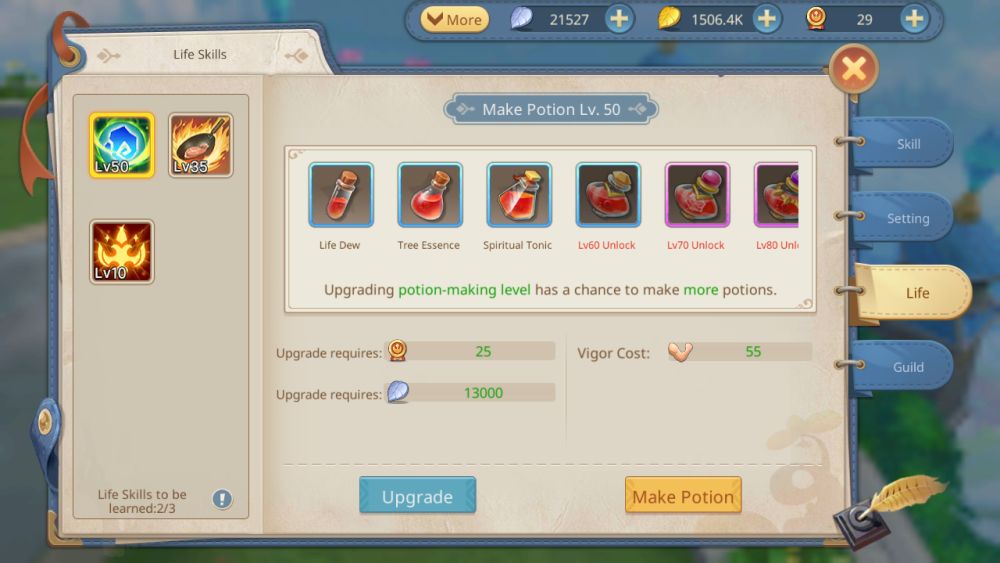
Task: Select the Life Dew potion
Action: (x=341, y=195)
